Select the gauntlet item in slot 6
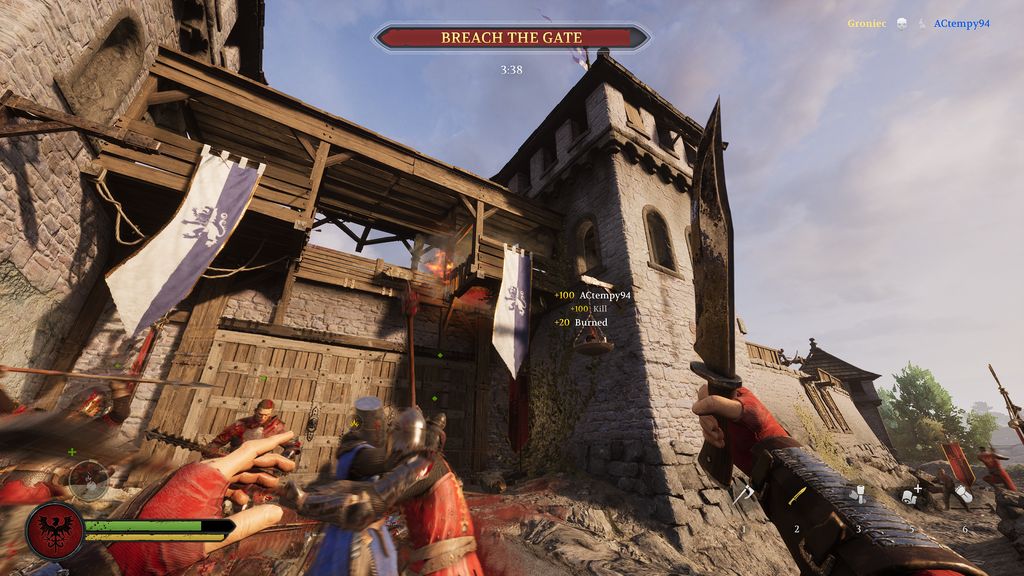The height and width of the screenshot is (576, 1024). [x=963, y=493]
